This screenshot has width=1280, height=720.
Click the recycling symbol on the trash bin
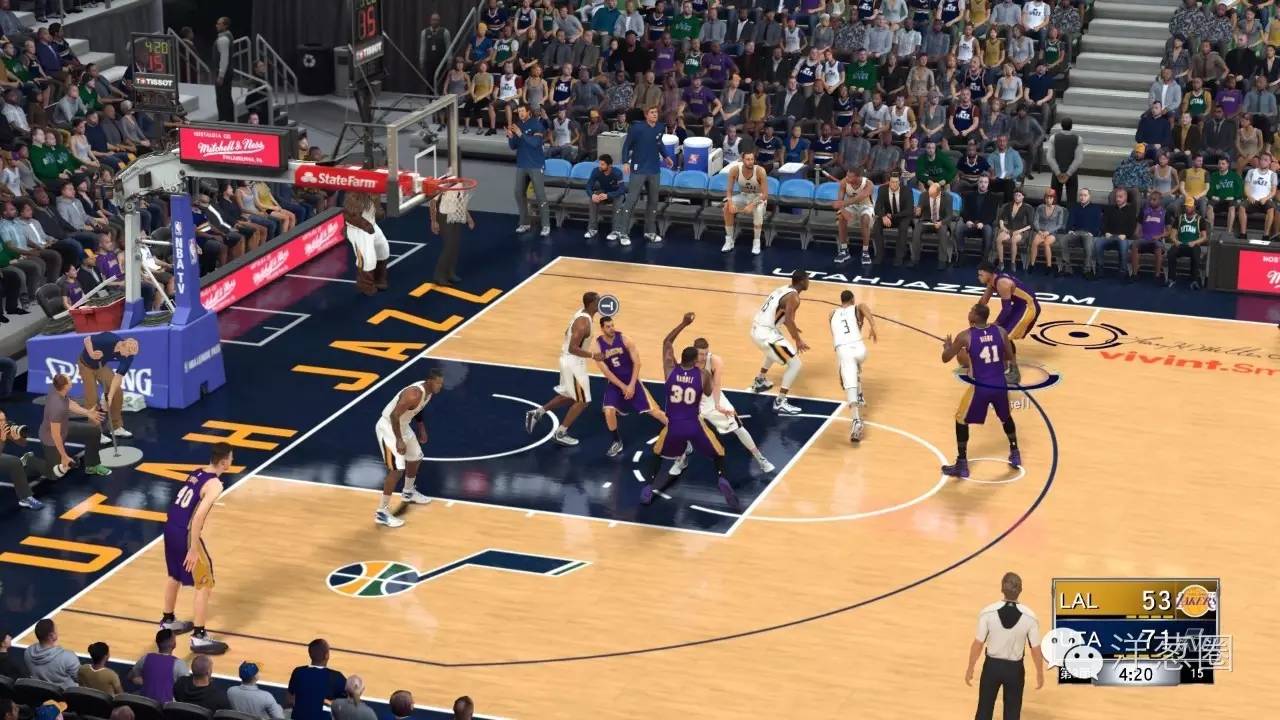coord(310,61)
